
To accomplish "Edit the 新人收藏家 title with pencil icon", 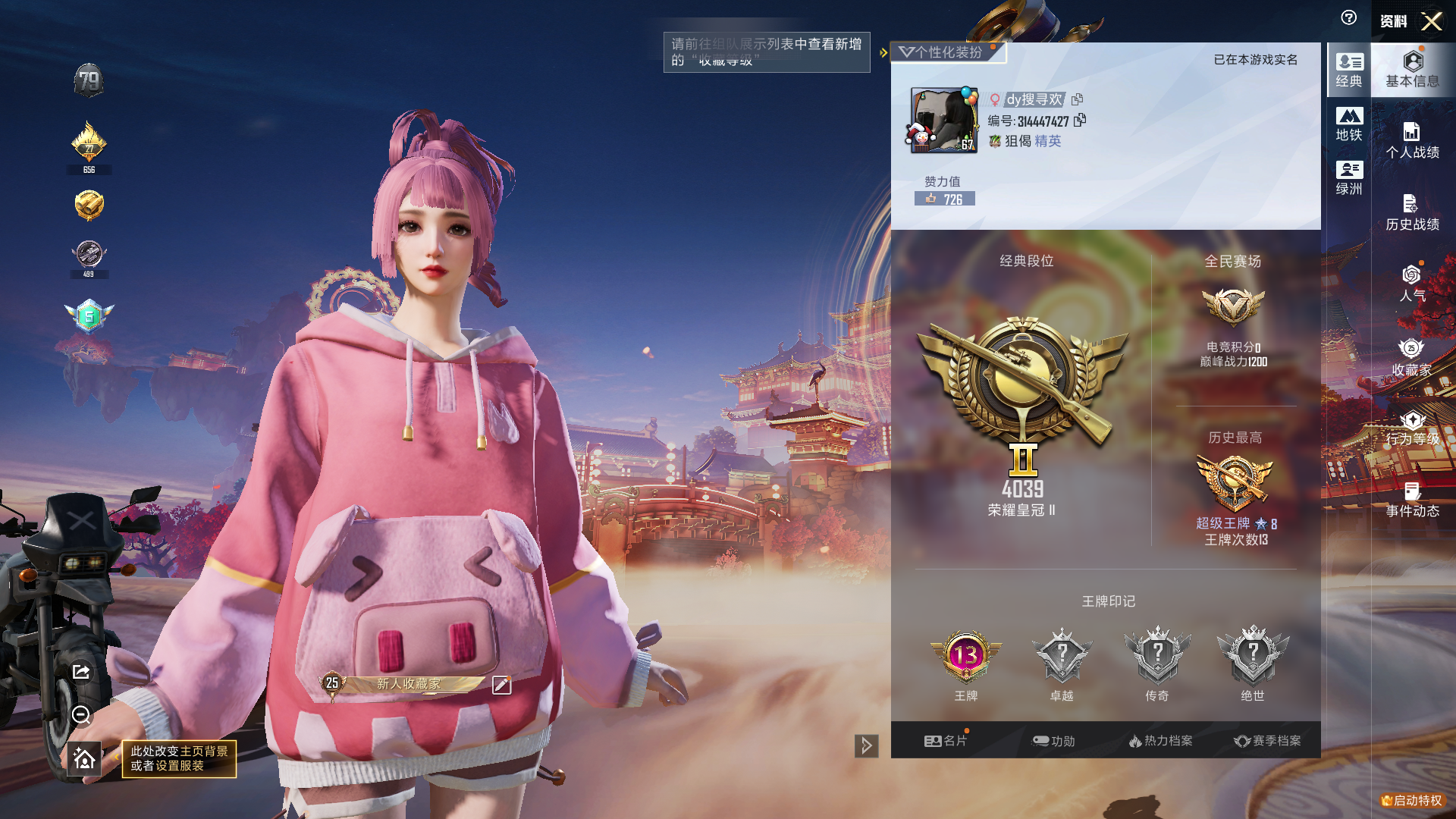I will point(501,683).
